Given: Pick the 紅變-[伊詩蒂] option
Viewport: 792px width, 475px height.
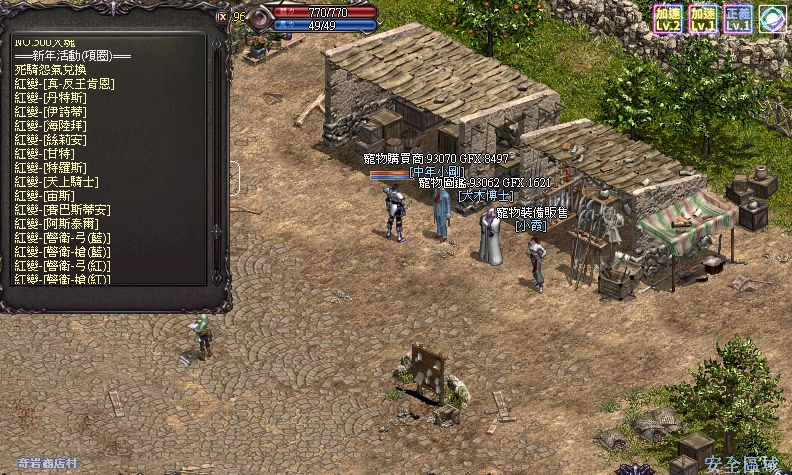Looking at the screenshot, I should (51, 112).
